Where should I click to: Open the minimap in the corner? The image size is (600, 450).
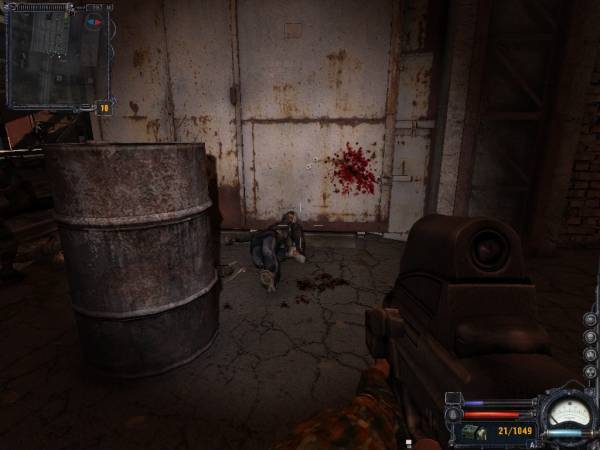[57, 55]
